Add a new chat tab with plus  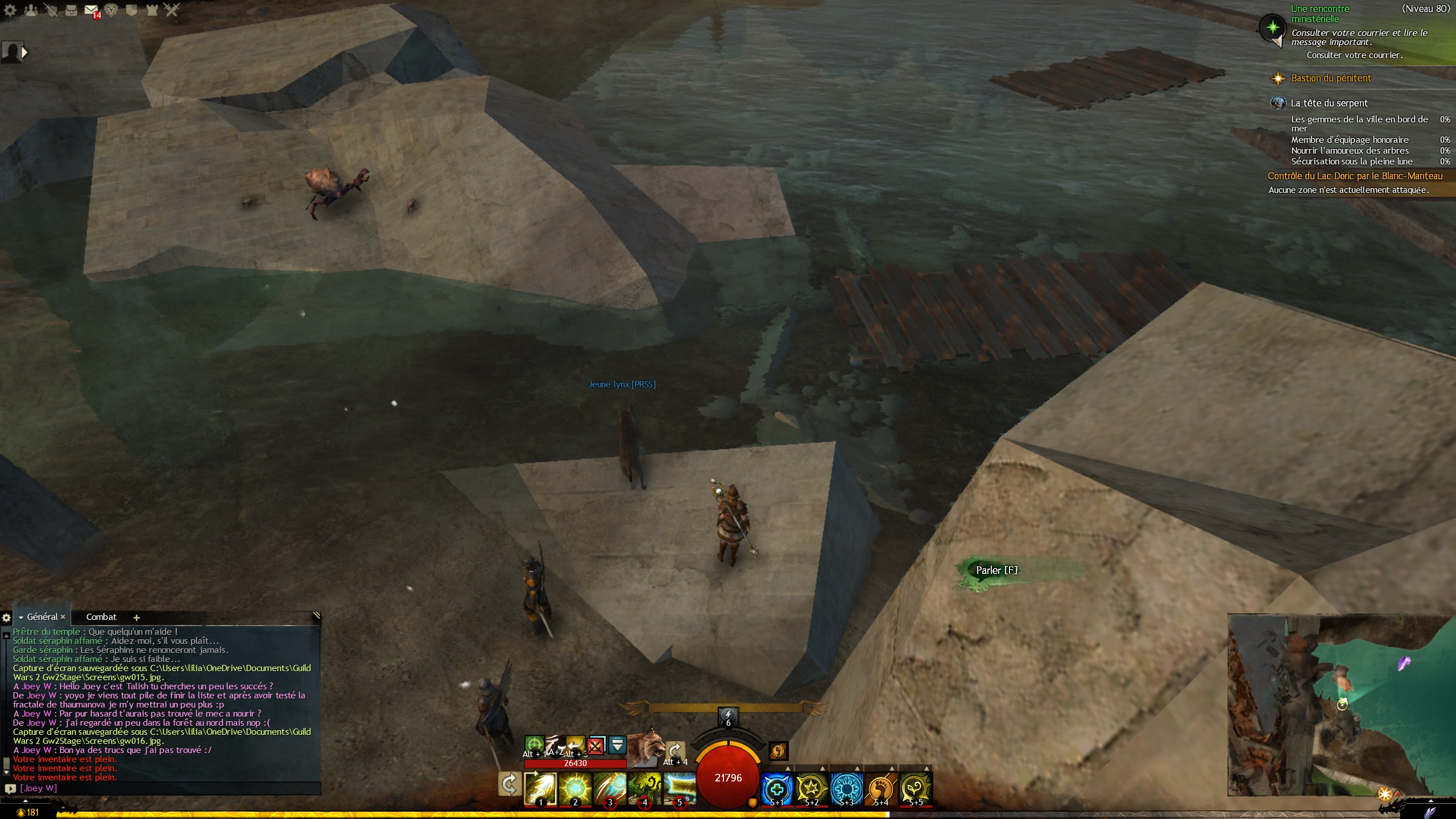click(136, 618)
